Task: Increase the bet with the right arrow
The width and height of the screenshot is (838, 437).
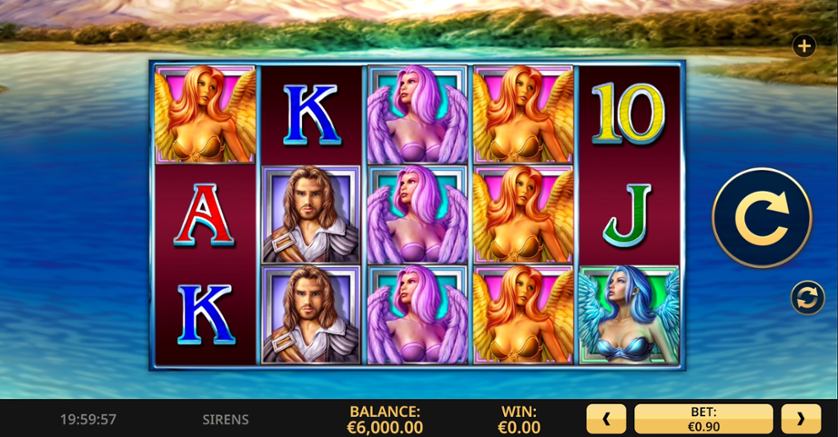Action: 800,418
